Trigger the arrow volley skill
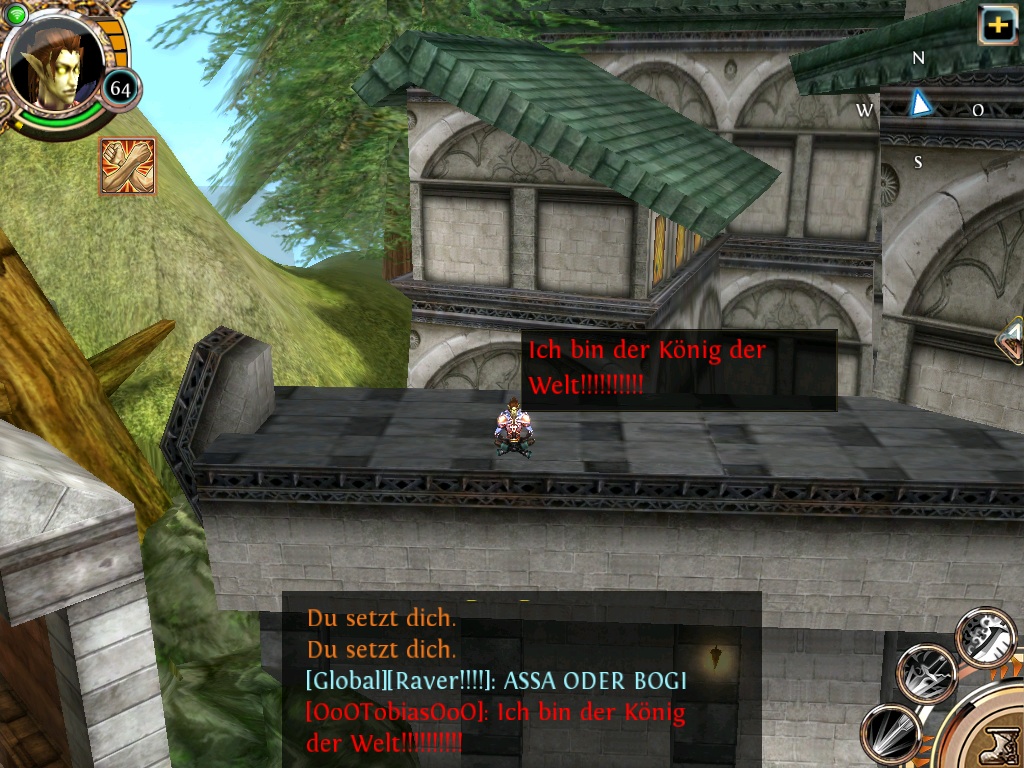Viewport: 1024px width, 768px height. point(890,732)
